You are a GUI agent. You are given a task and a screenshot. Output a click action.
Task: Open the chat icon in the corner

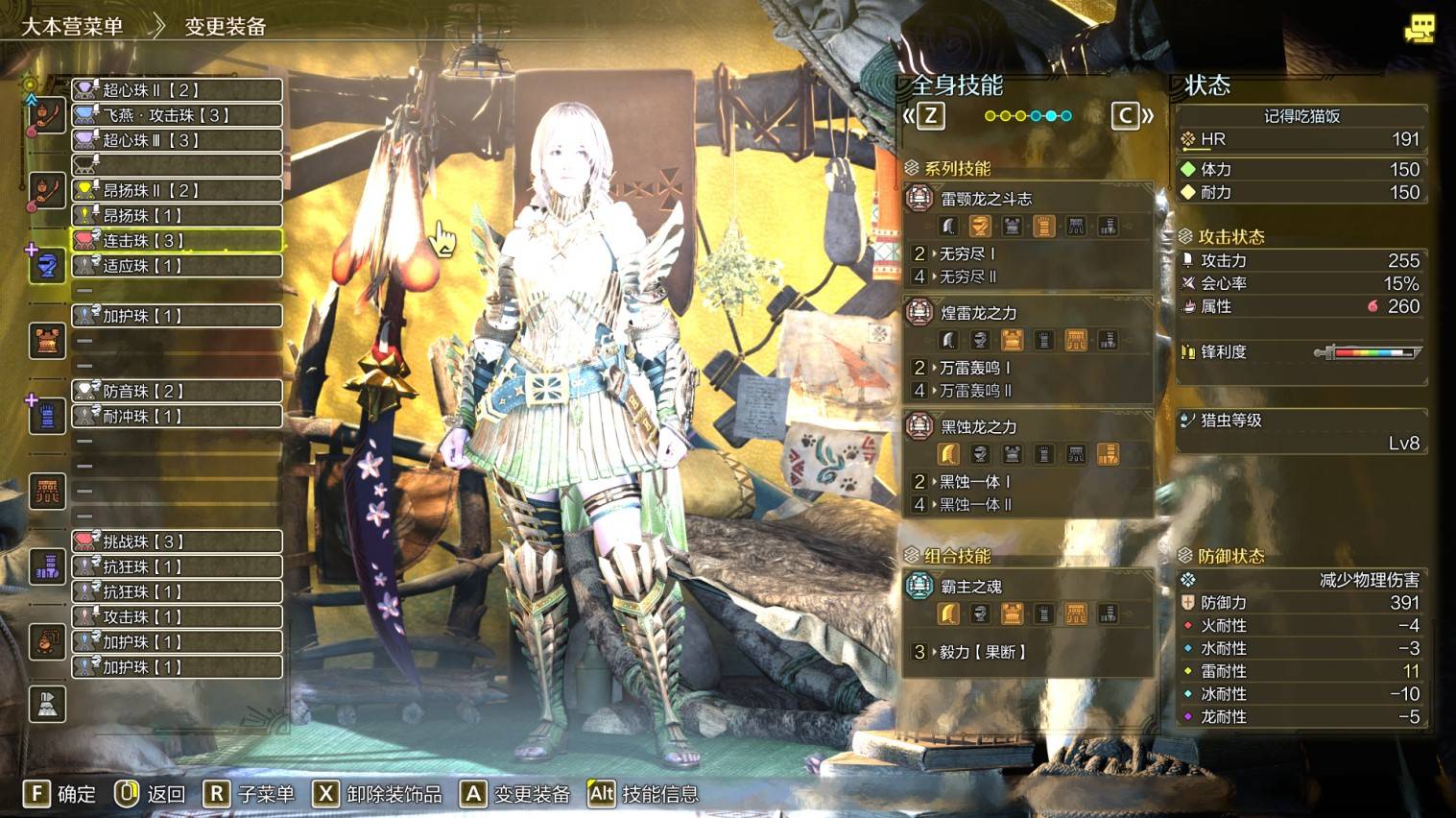tap(1419, 28)
